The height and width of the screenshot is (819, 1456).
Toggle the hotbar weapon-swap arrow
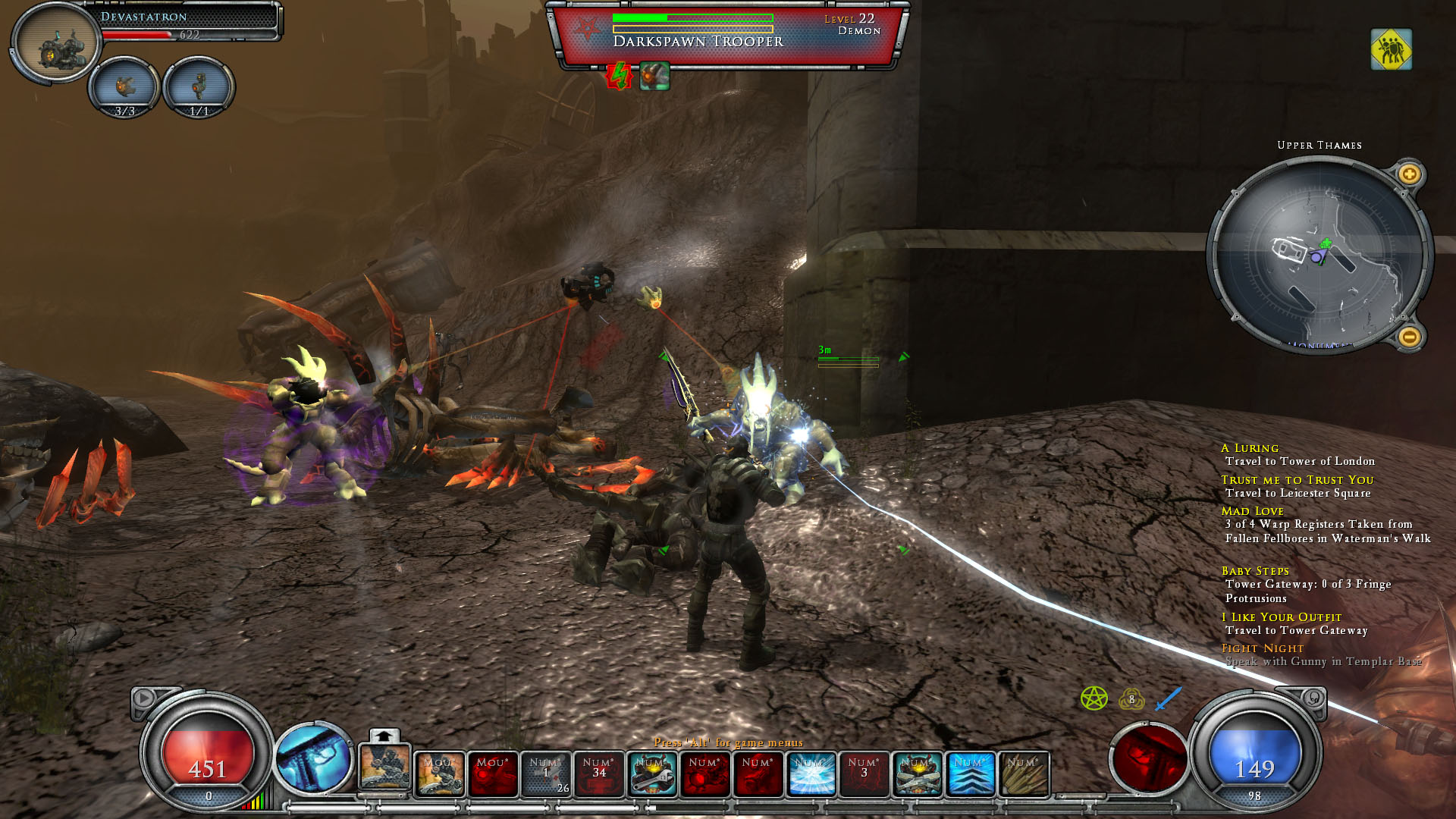pos(384,736)
